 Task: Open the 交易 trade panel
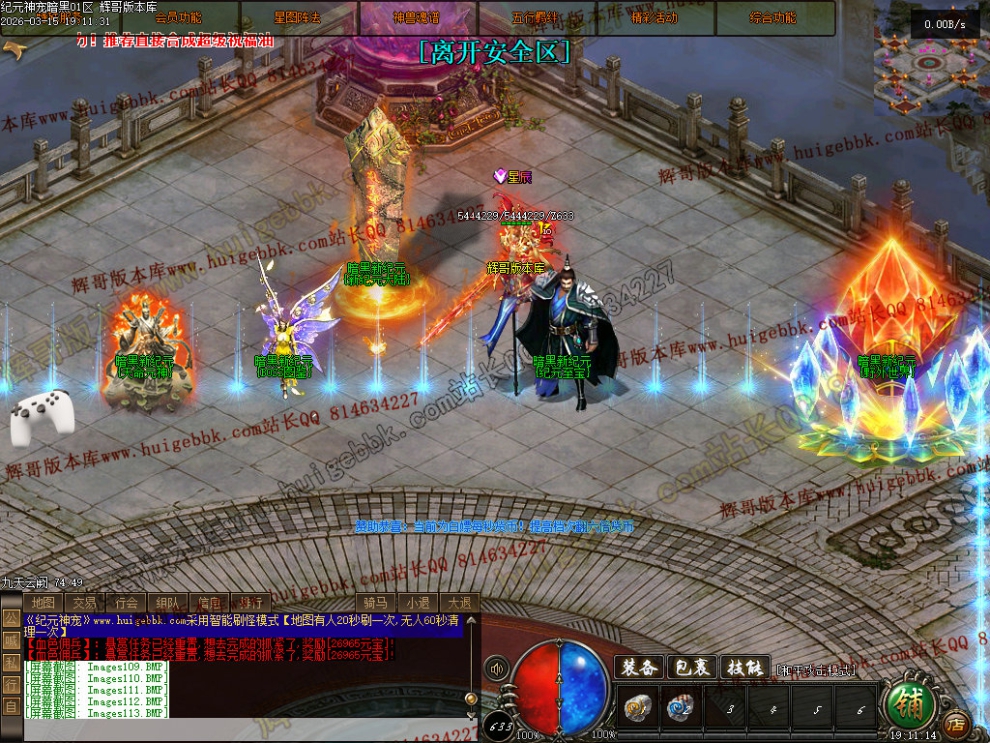click(x=84, y=602)
